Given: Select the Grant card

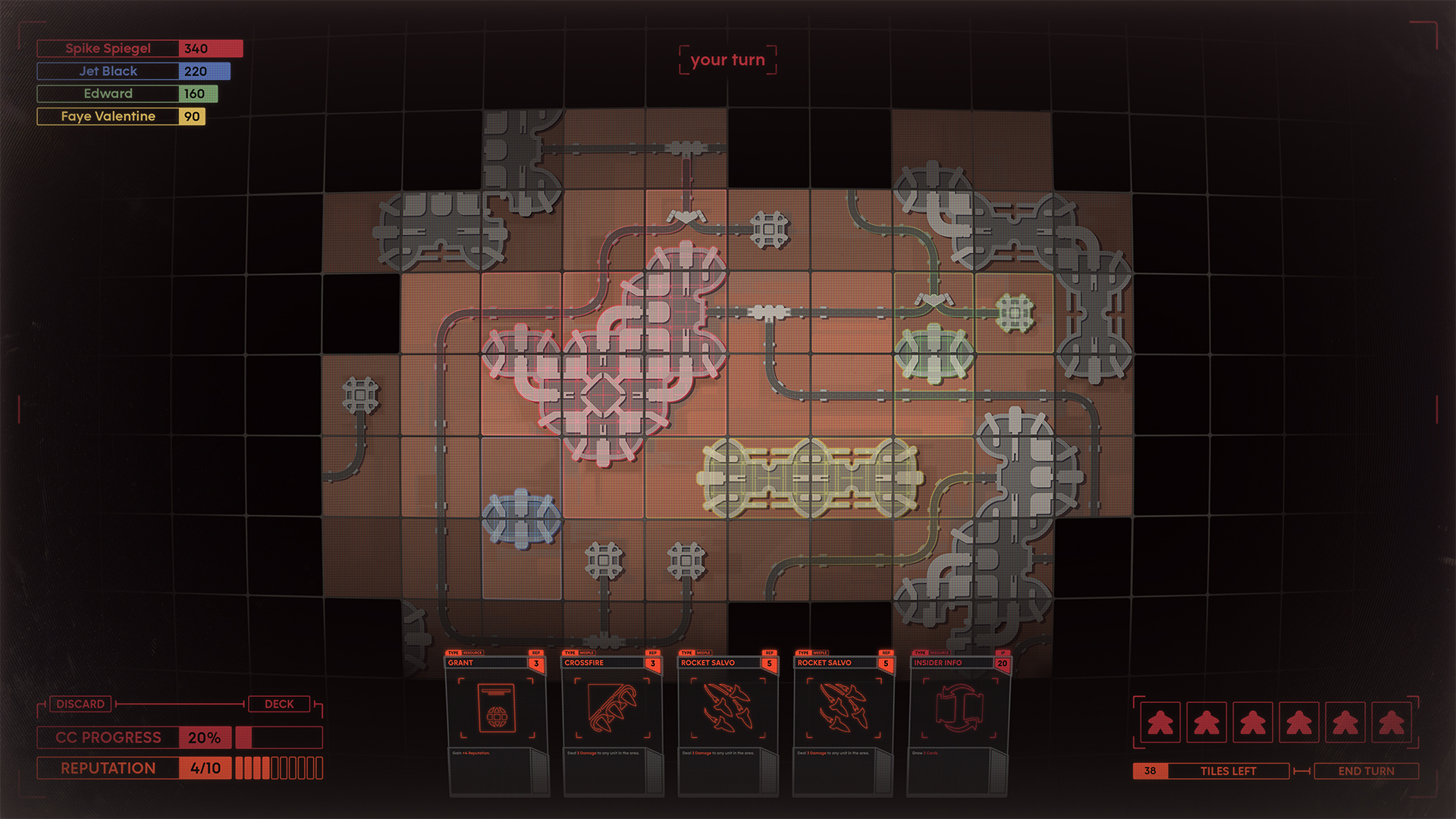Looking at the screenshot, I should coord(497,724).
